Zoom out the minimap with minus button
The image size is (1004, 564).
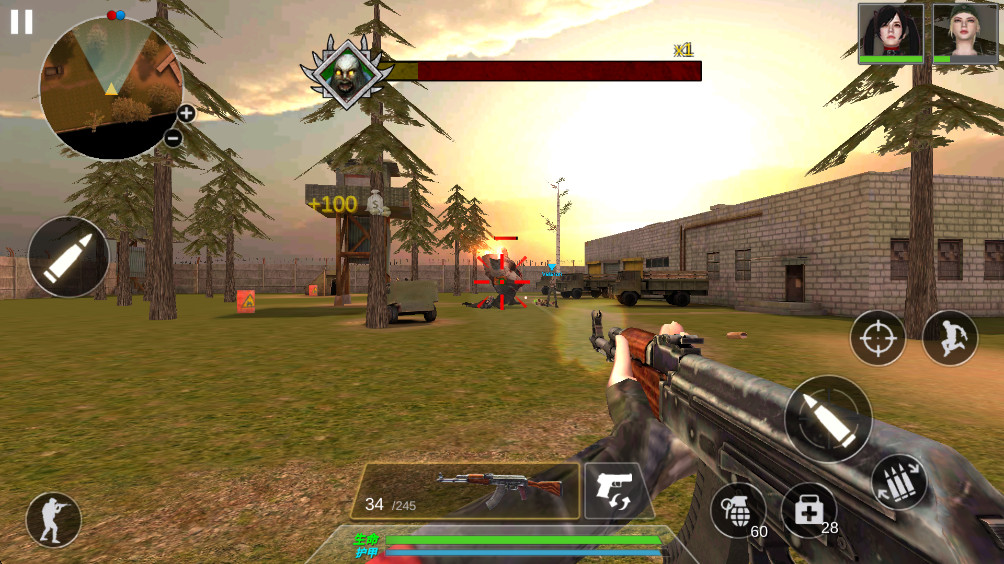click(x=173, y=138)
